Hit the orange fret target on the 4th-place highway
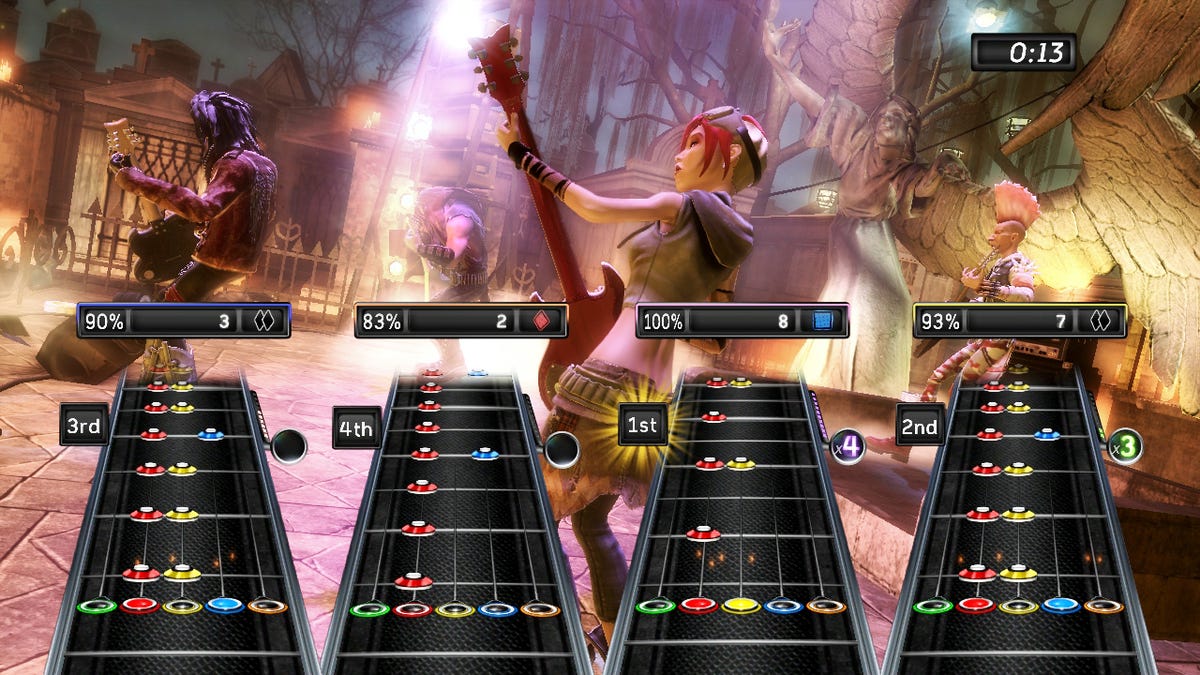The width and height of the screenshot is (1200, 675). click(x=540, y=608)
